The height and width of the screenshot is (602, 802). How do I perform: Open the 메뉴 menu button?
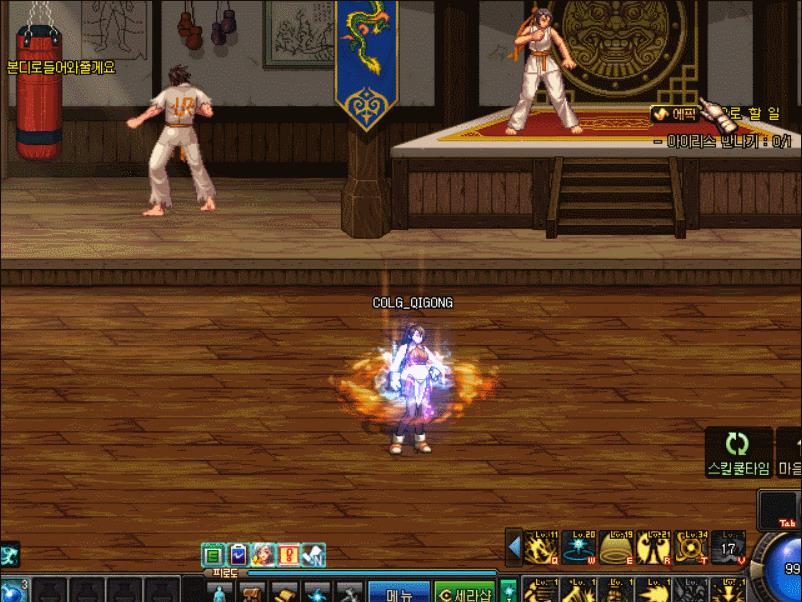click(x=400, y=593)
